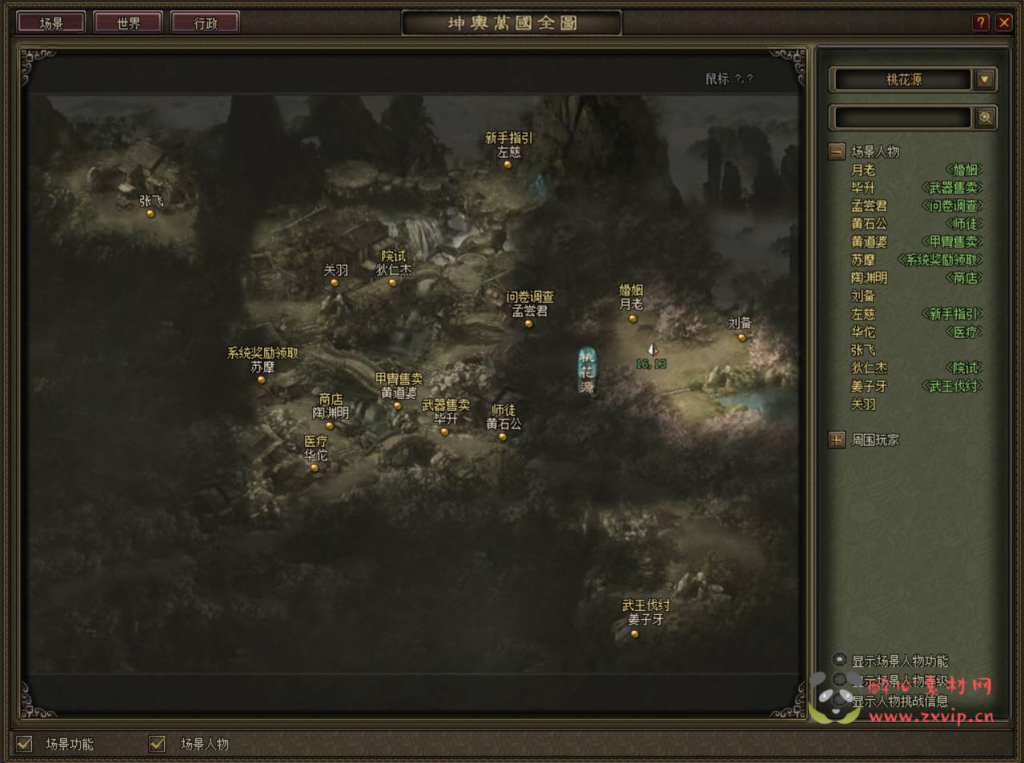Click the orange question mark help button
The image size is (1024, 763).
pyautogui.click(x=981, y=22)
